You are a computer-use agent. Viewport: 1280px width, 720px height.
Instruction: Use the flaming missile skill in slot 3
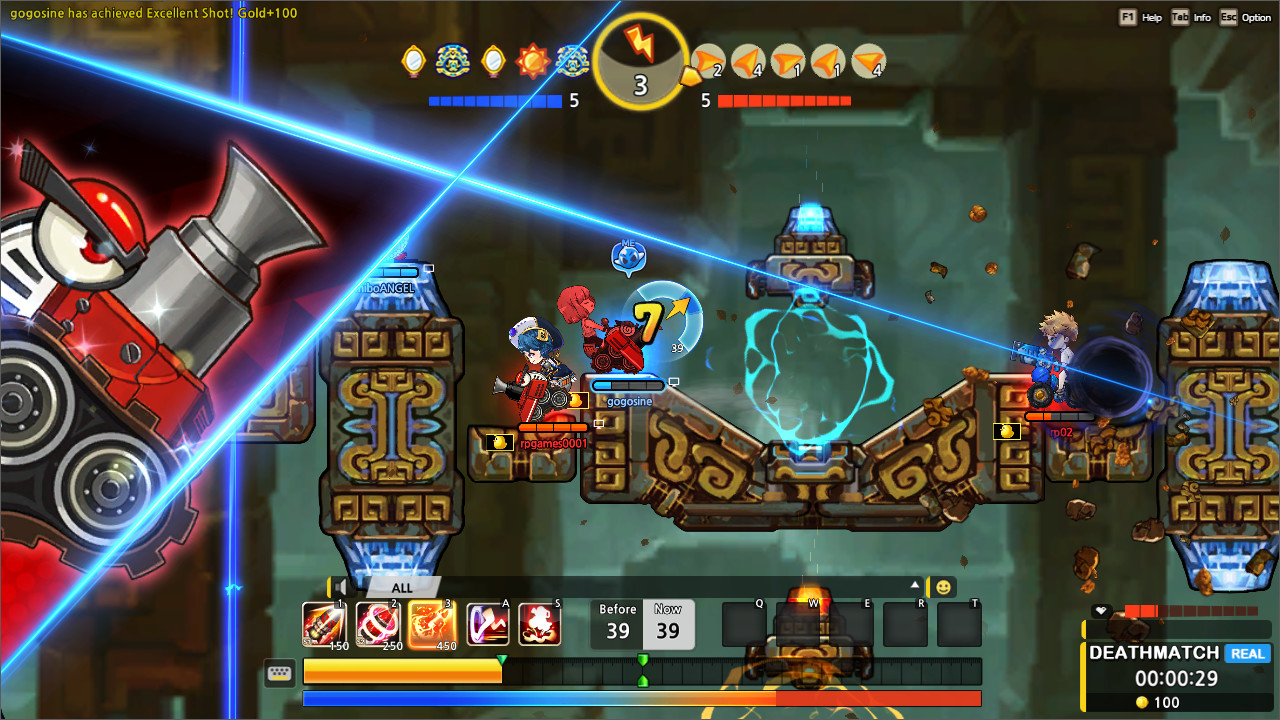[x=431, y=622]
